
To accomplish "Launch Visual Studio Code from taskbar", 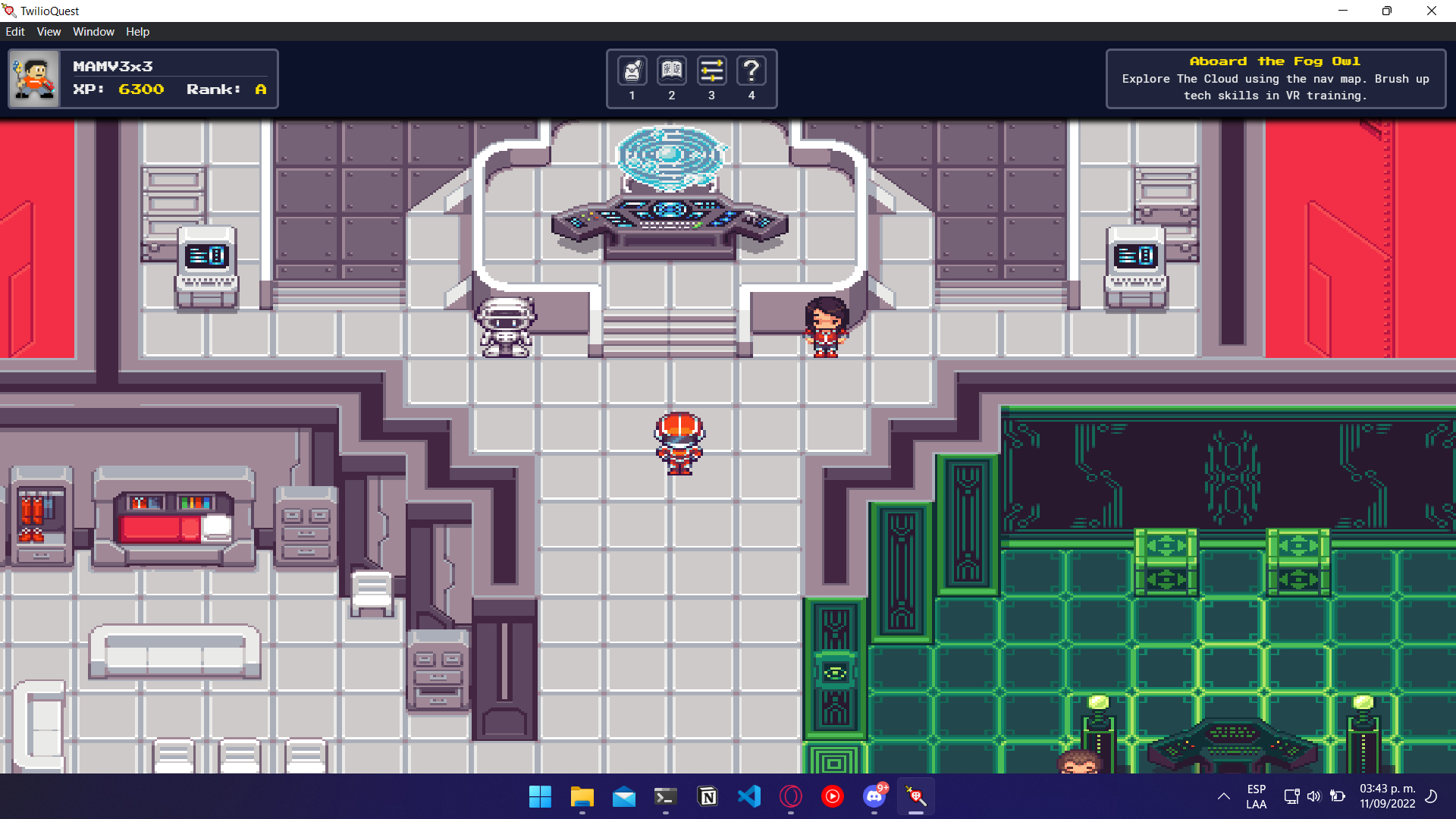I will tap(748, 796).
